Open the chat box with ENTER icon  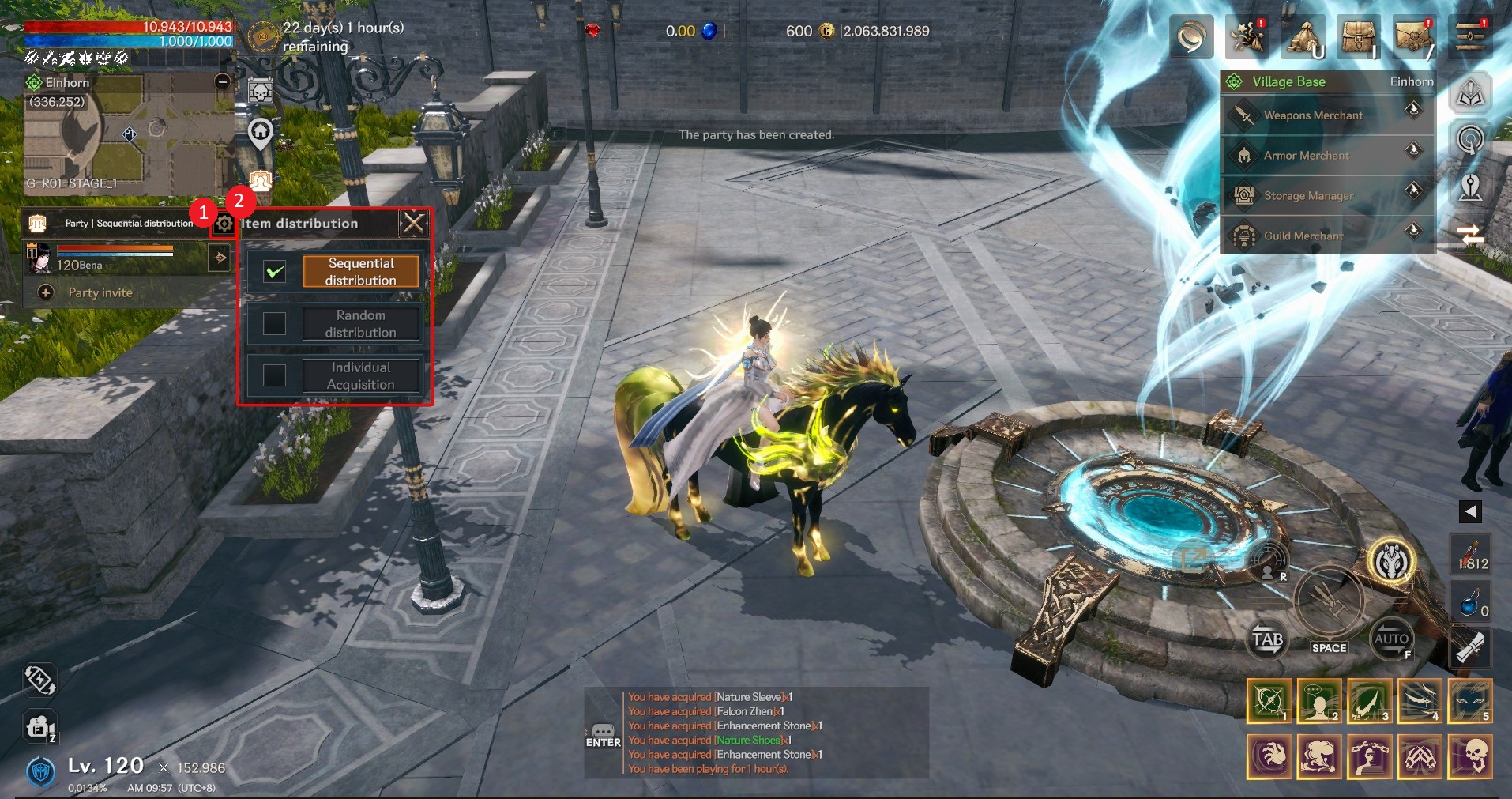point(603,735)
